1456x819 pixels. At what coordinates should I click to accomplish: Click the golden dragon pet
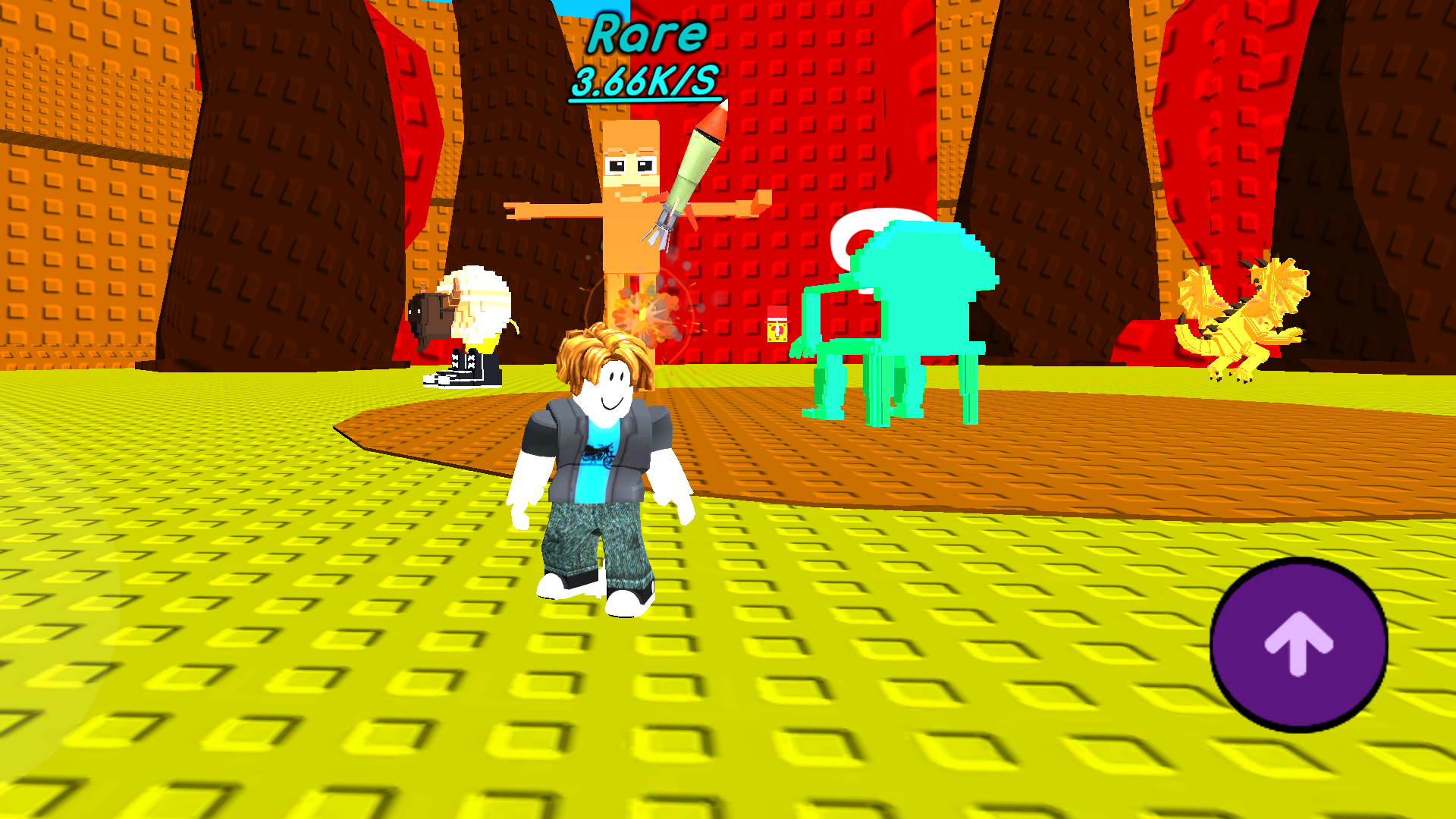click(1244, 318)
